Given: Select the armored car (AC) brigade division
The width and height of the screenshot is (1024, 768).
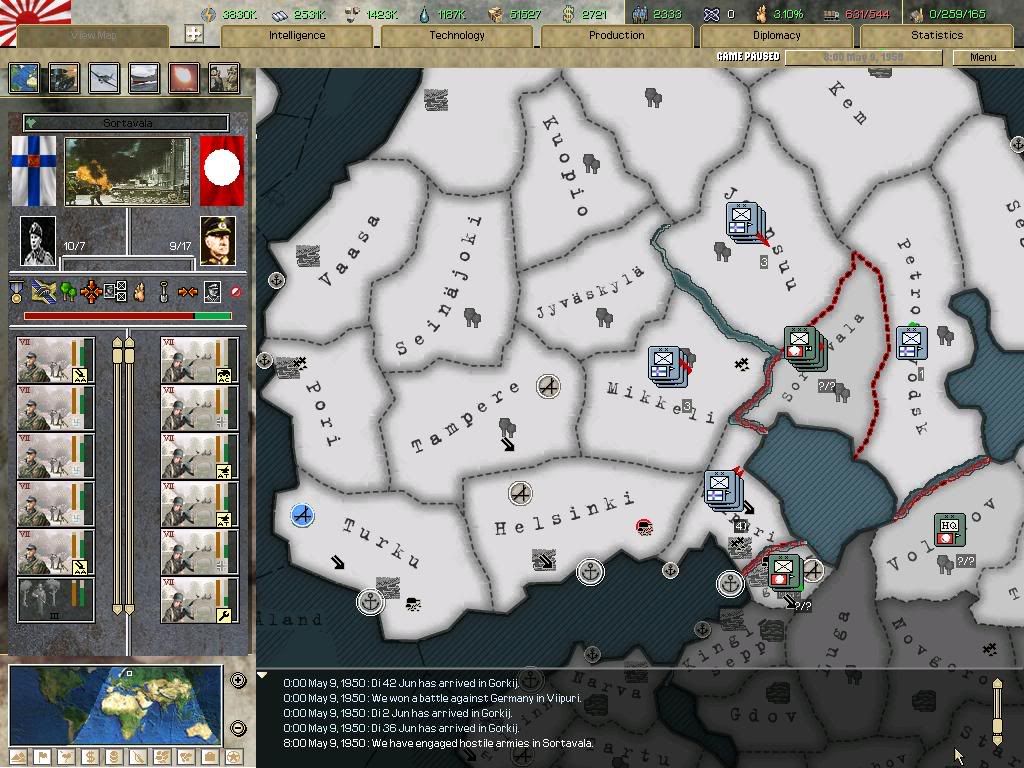Looking at the screenshot, I should pos(200,360).
